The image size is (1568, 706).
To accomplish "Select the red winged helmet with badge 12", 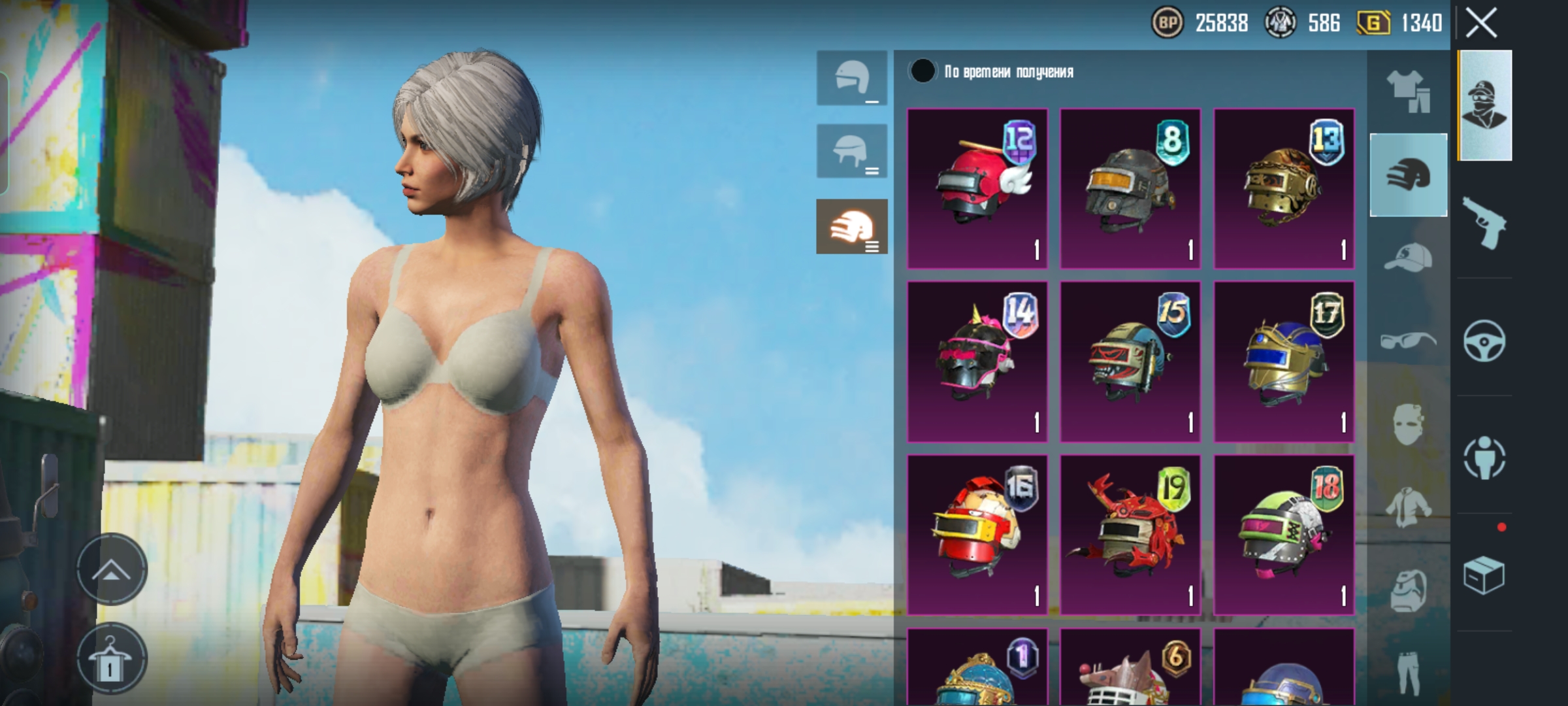I will pos(977,189).
